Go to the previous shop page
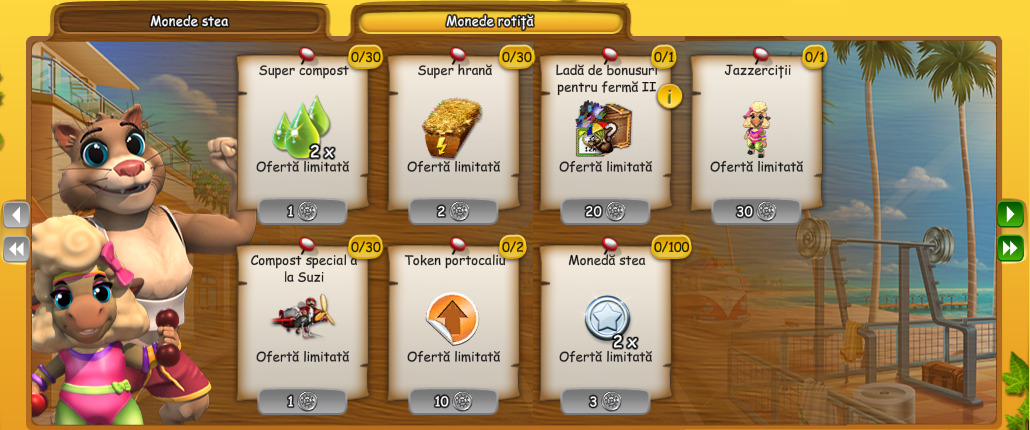Viewport: 1030px width, 430px height. pyautogui.click(x=16, y=214)
